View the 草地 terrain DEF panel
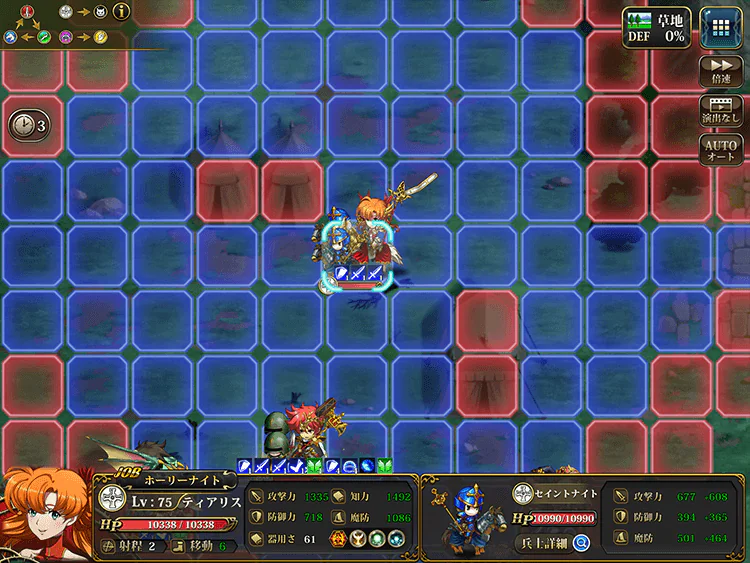 pyautogui.click(x=657, y=25)
